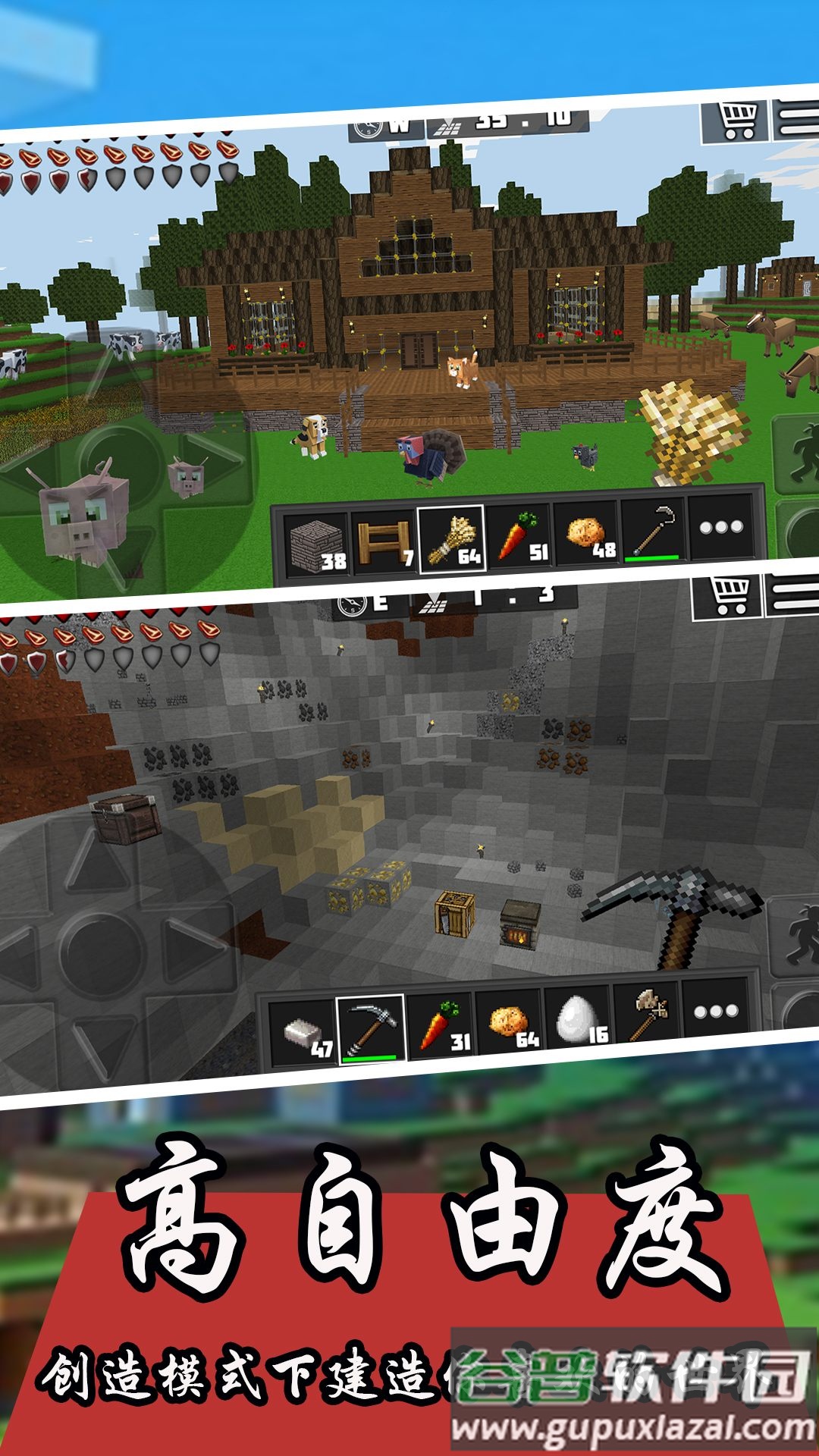Select the pickaxe hotbar slot
This screenshot has height=1456, width=819.
pos(372,1028)
